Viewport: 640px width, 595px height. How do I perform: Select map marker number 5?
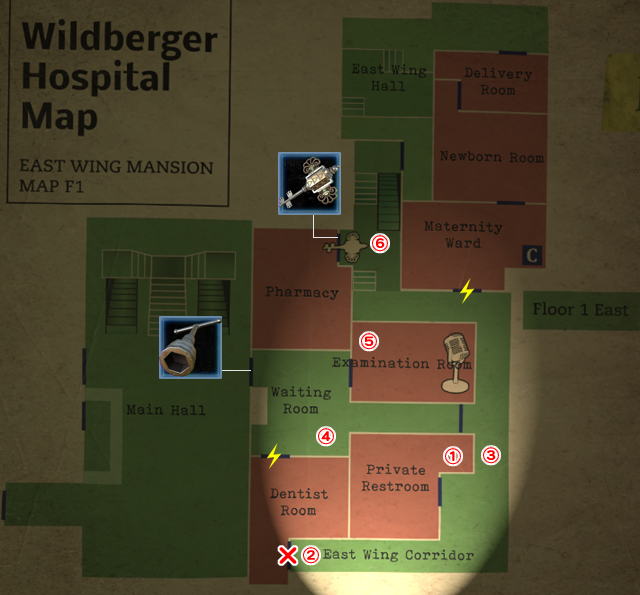coord(369,340)
